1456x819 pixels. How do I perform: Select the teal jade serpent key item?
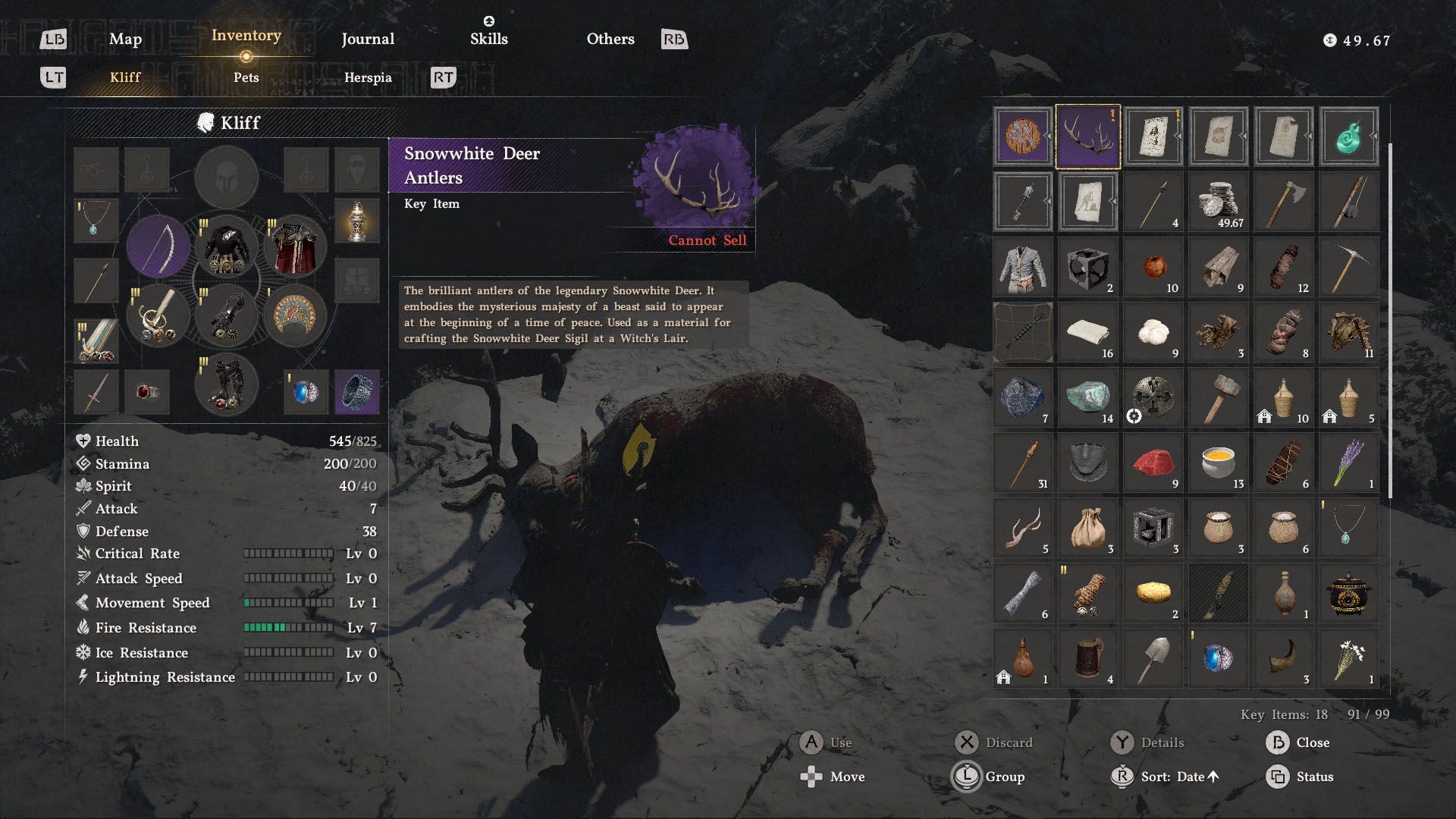[x=1349, y=136]
